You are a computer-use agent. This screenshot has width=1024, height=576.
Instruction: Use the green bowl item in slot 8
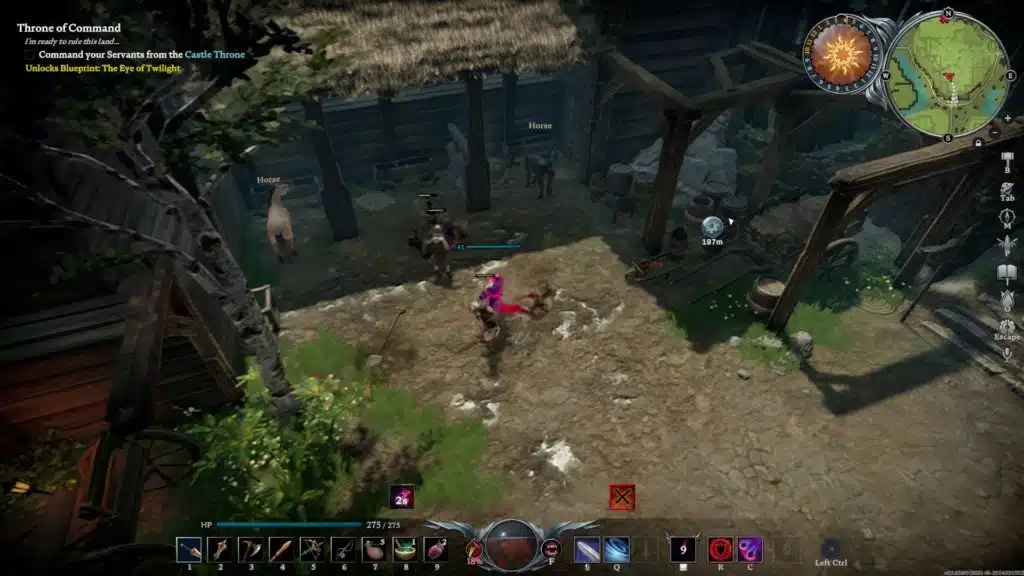pyautogui.click(x=405, y=549)
